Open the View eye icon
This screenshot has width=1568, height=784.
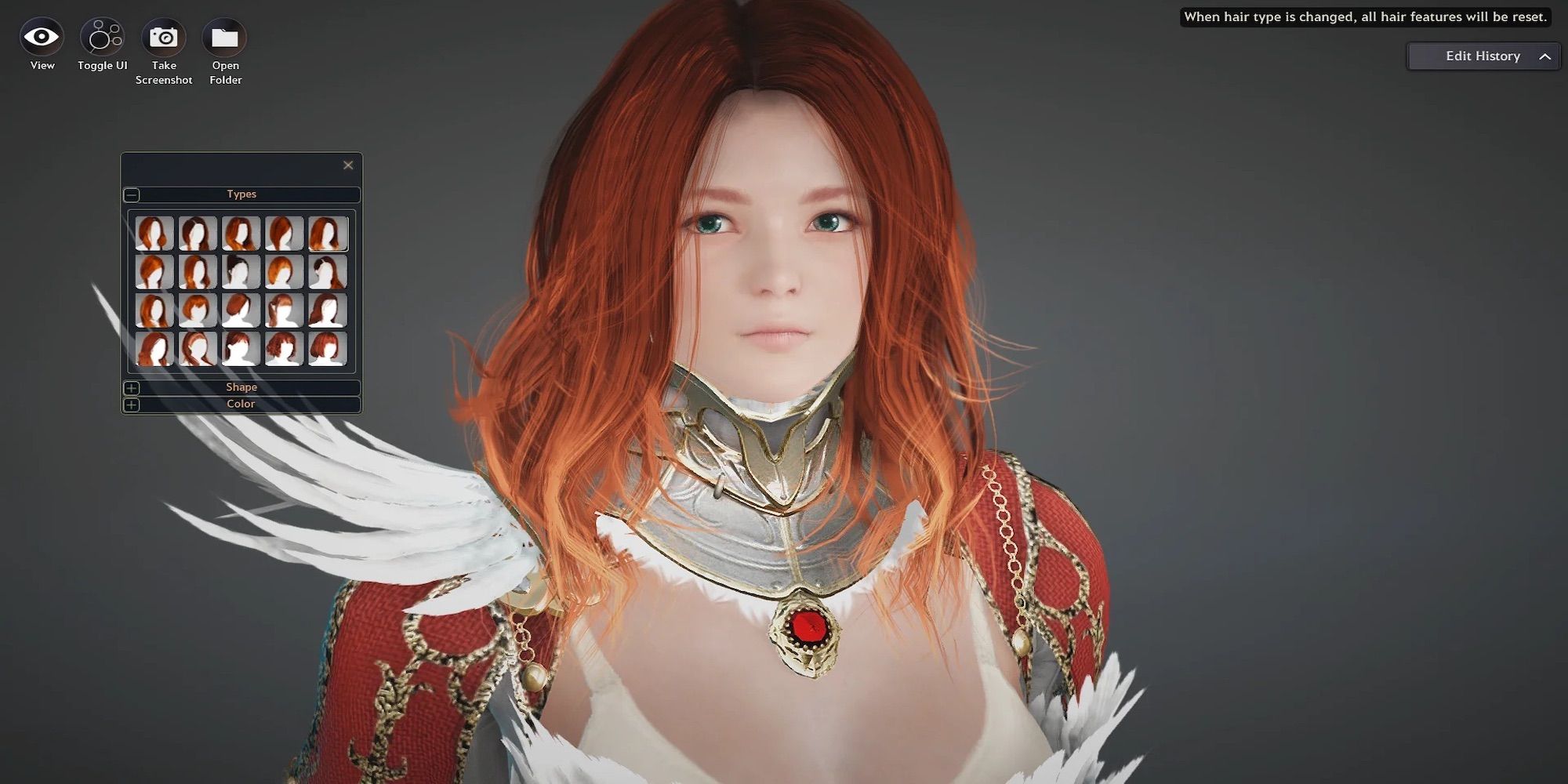click(41, 35)
